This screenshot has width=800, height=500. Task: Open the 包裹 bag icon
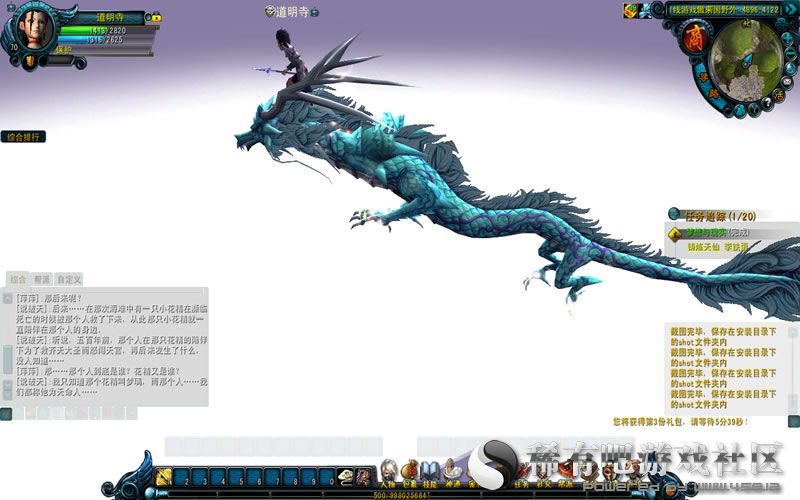pyautogui.click(x=409, y=469)
